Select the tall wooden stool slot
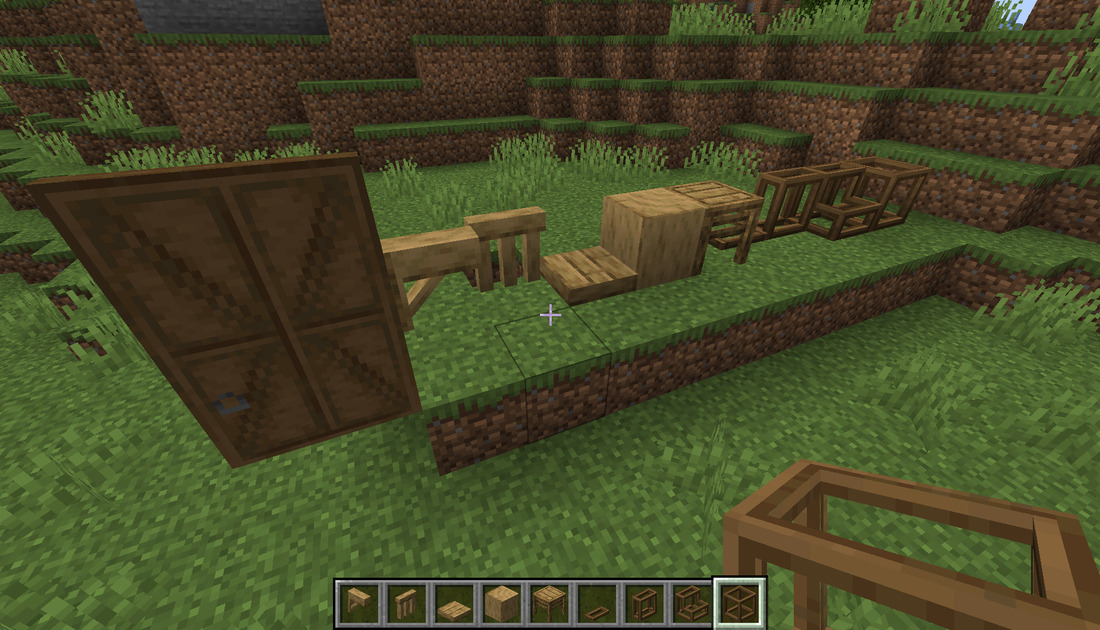This screenshot has height=630, width=1100. [406, 603]
